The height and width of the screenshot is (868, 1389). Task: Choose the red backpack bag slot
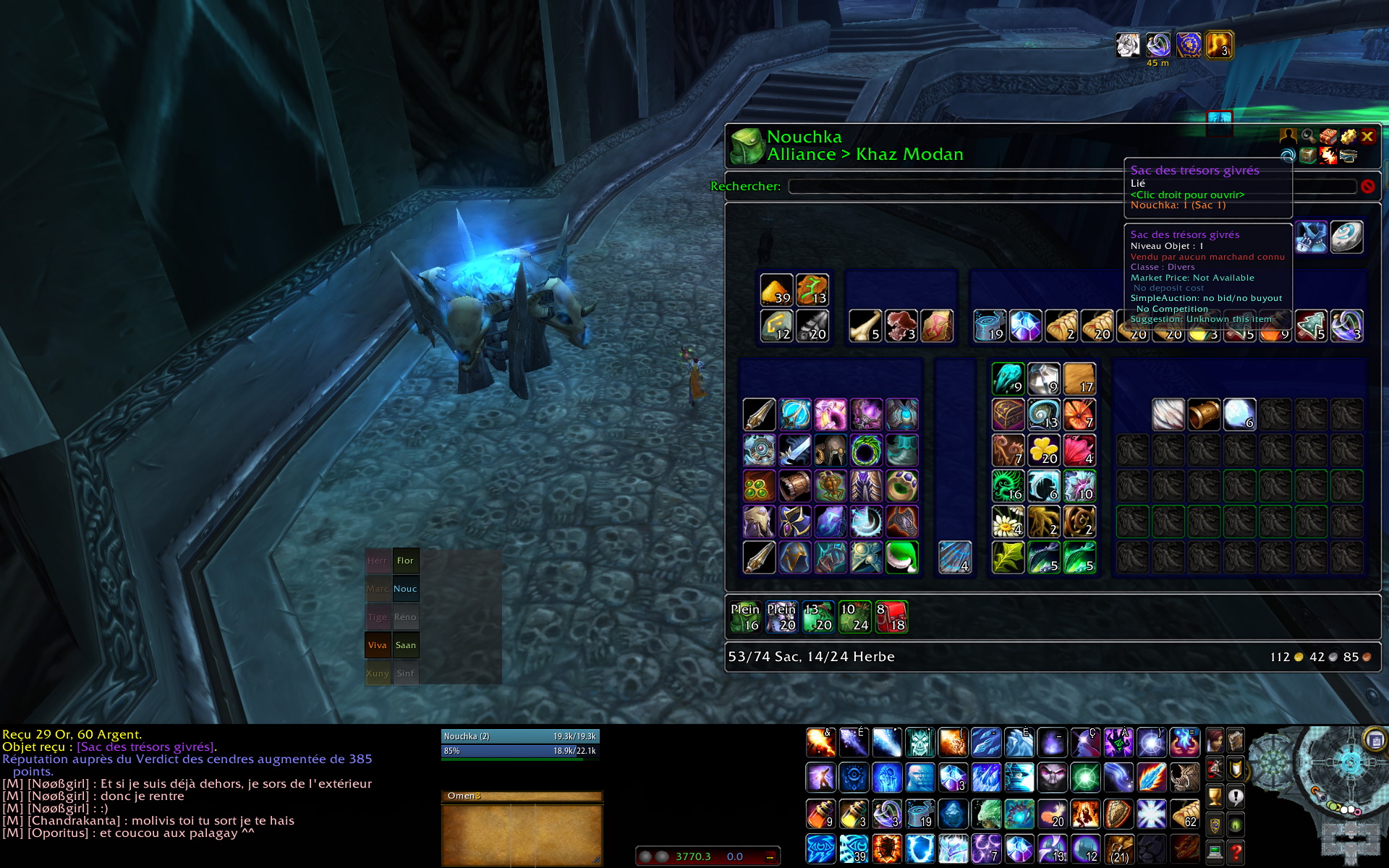click(x=891, y=617)
